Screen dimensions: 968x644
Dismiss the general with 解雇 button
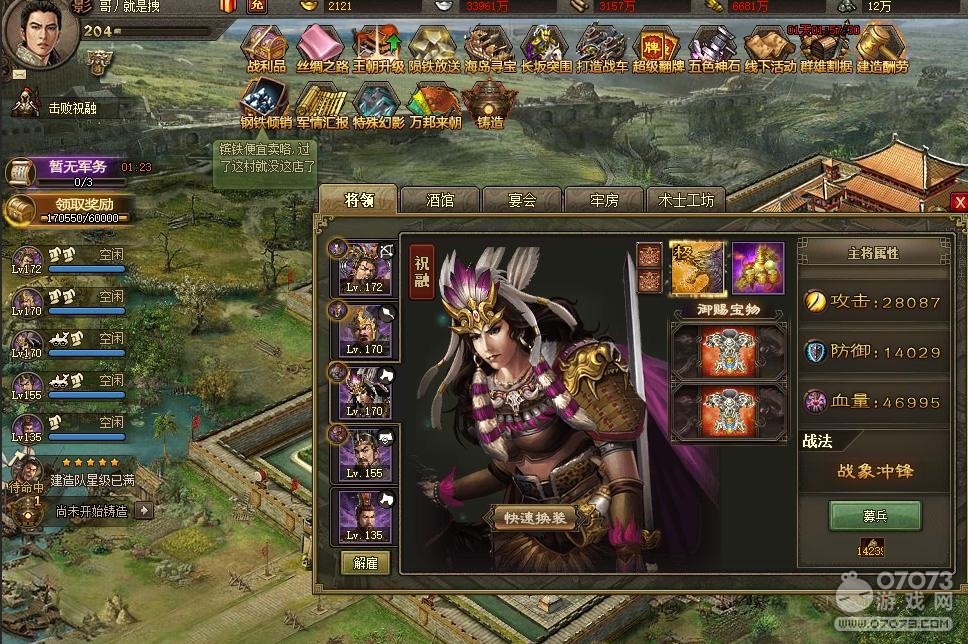point(365,561)
